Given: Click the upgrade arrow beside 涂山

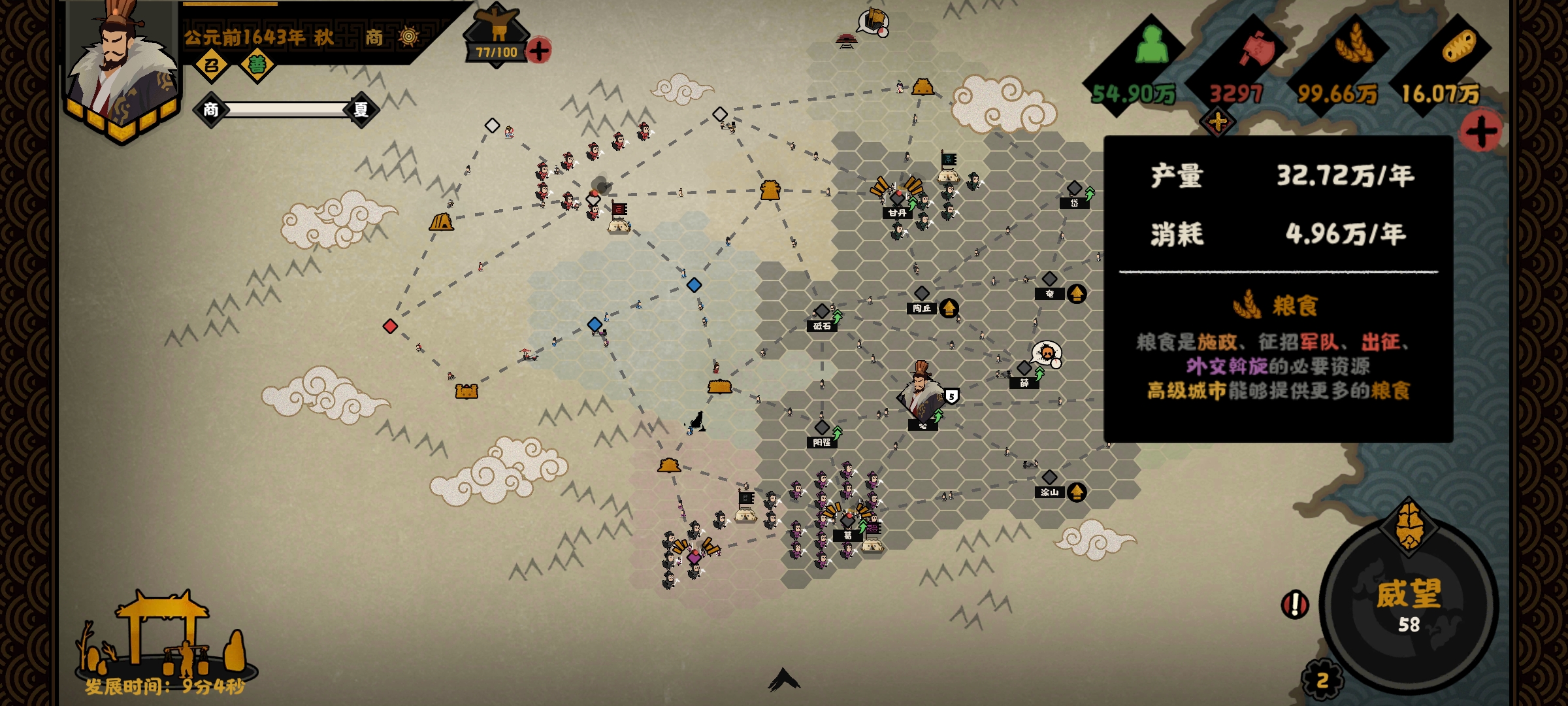Looking at the screenshot, I should 1077,492.
